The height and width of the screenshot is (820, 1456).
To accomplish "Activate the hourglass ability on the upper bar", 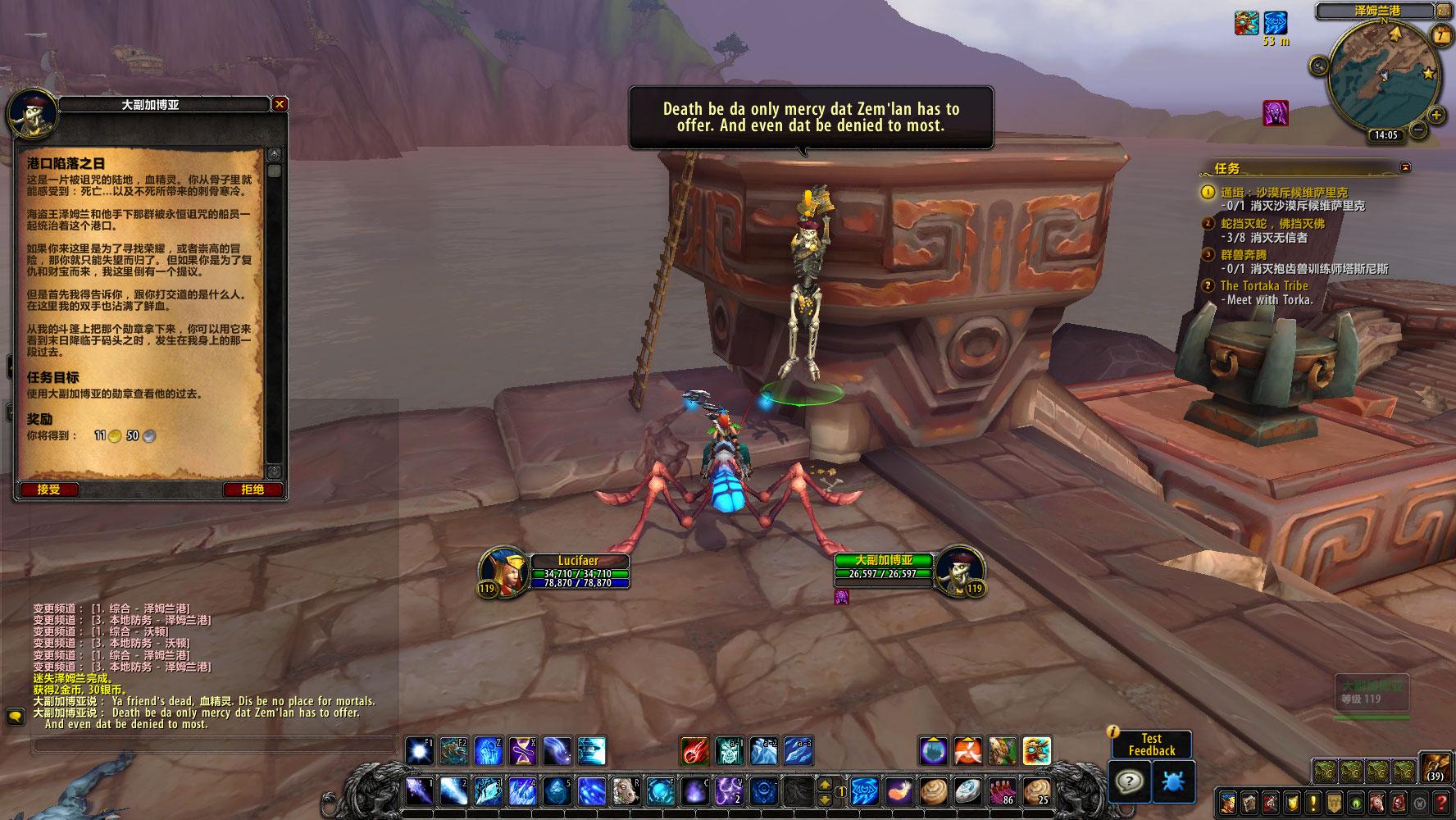I will click(x=523, y=750).
